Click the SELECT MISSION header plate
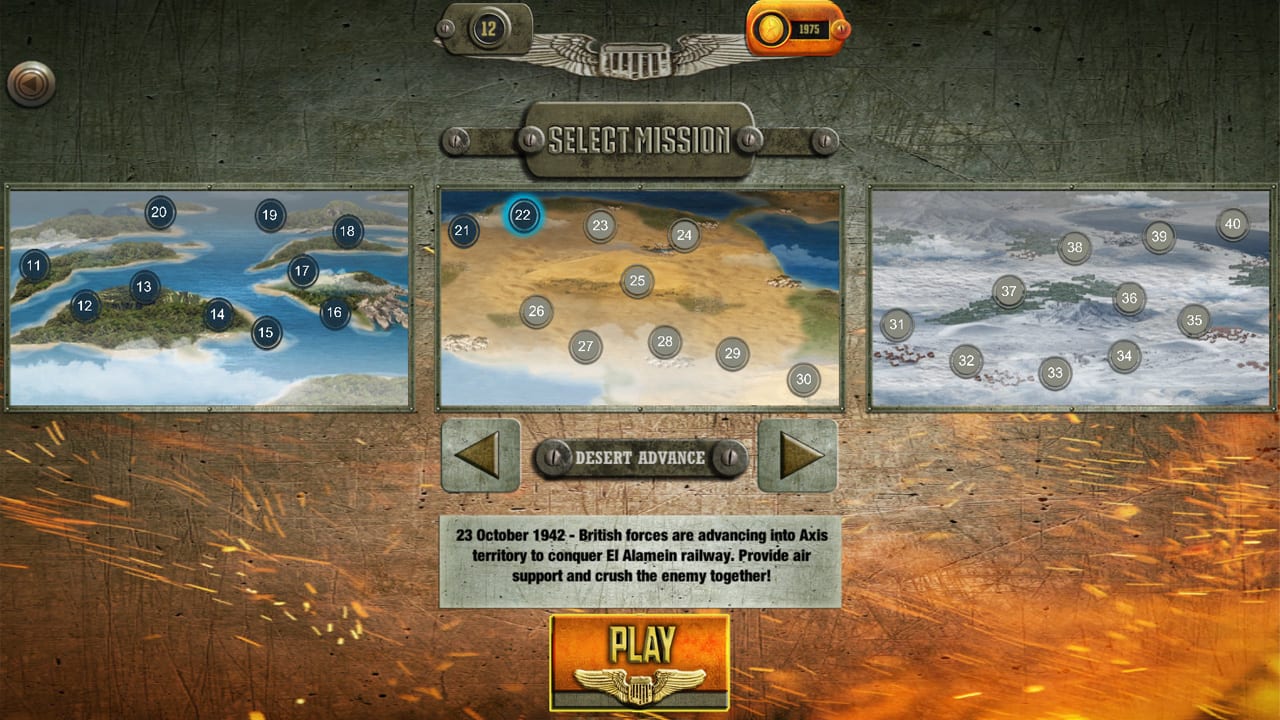This screenshot has height=720, width=1280. tap(640, 140)
